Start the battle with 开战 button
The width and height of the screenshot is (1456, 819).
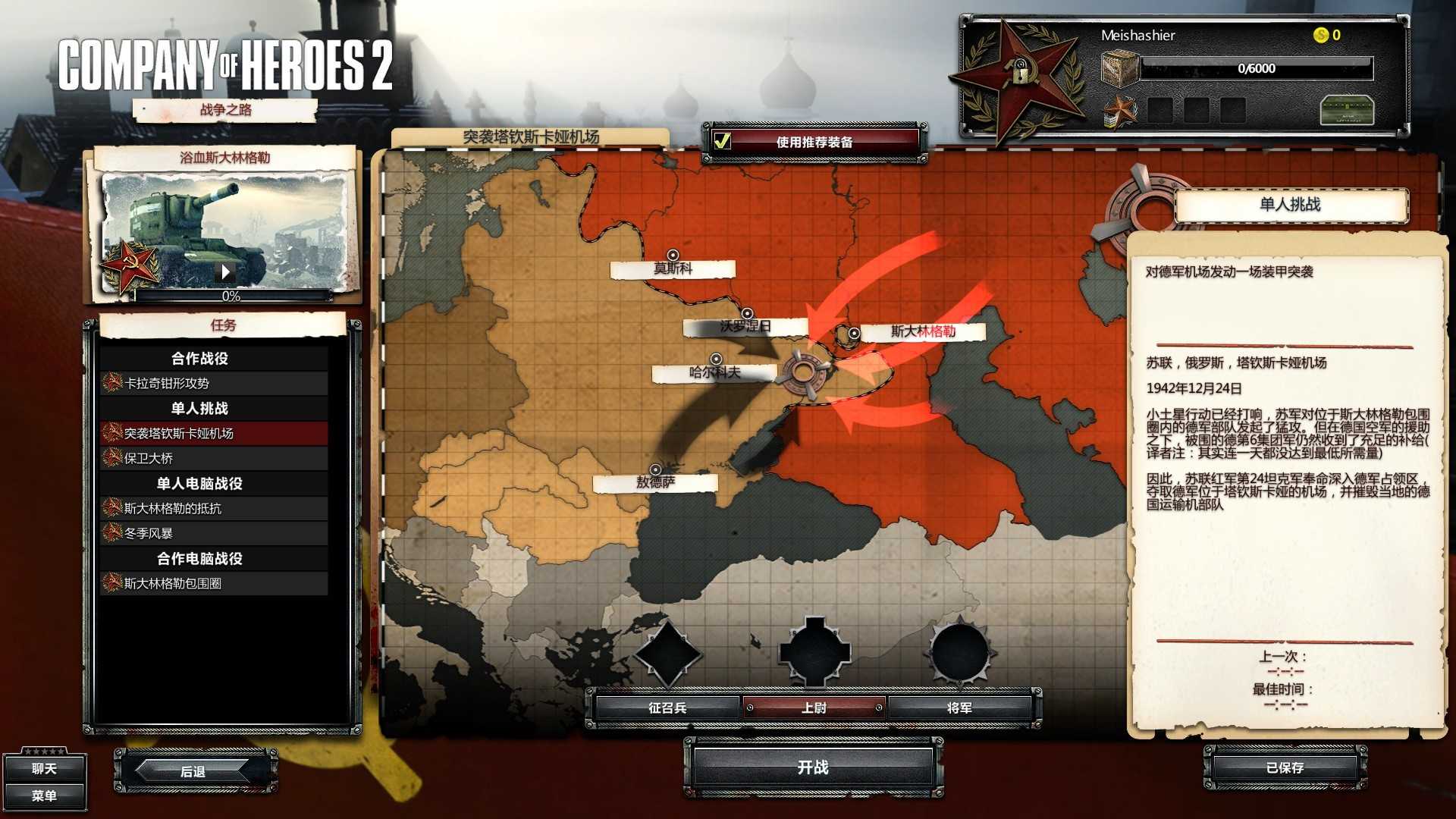pos(813,767)
